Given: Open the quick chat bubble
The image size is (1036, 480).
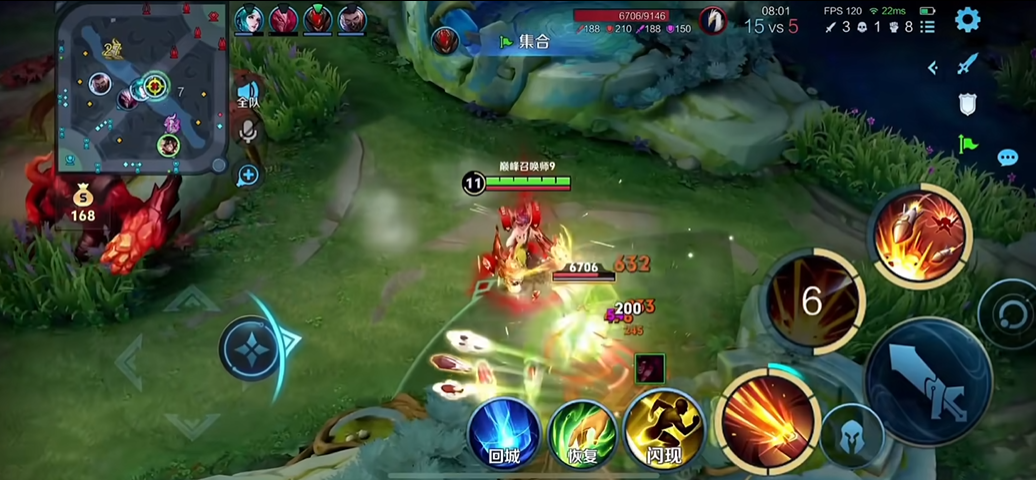Looking at the screenshot, I should [1007, 158].
